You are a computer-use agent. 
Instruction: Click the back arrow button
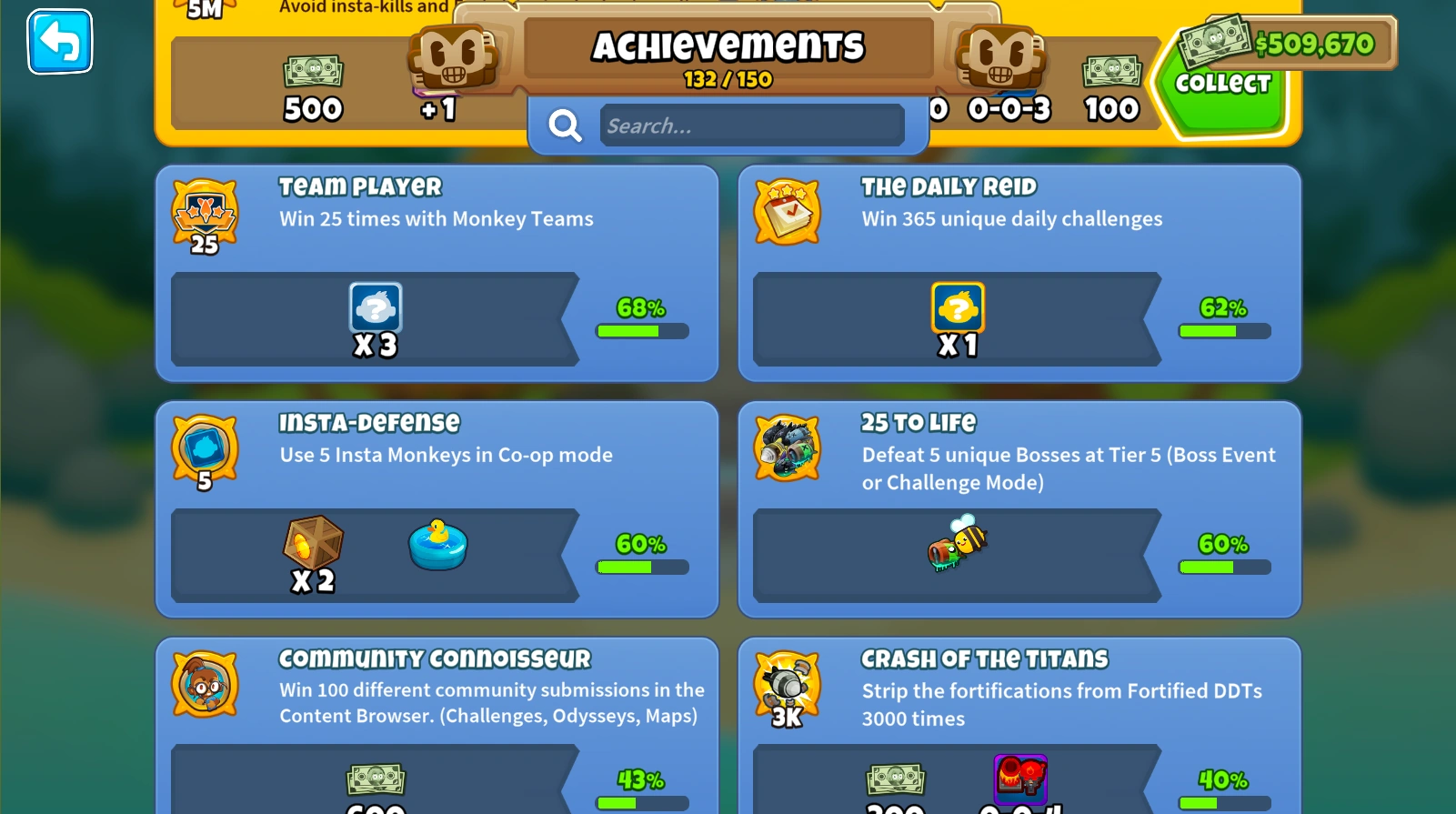59,41
